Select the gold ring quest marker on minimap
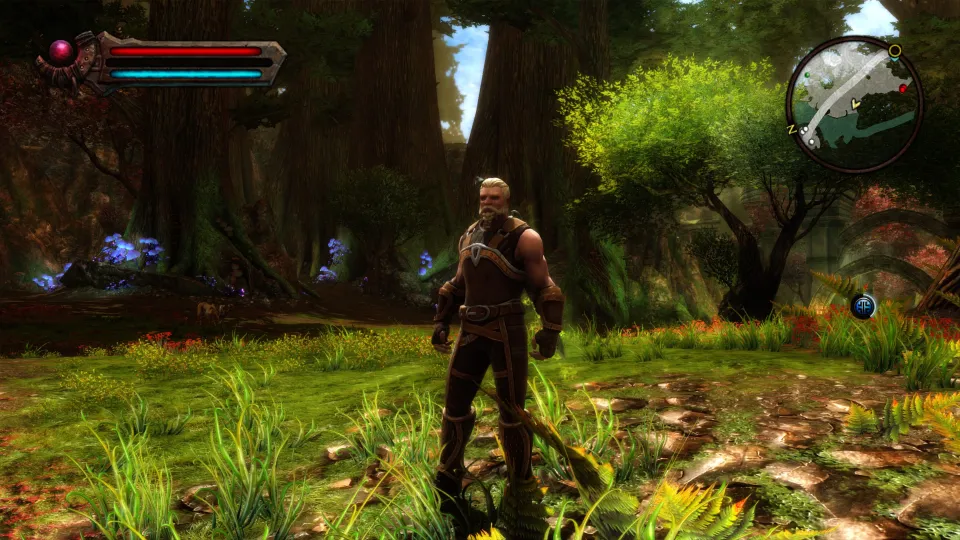The height and width of the screenshot is (540, 960). click(894, 50)
